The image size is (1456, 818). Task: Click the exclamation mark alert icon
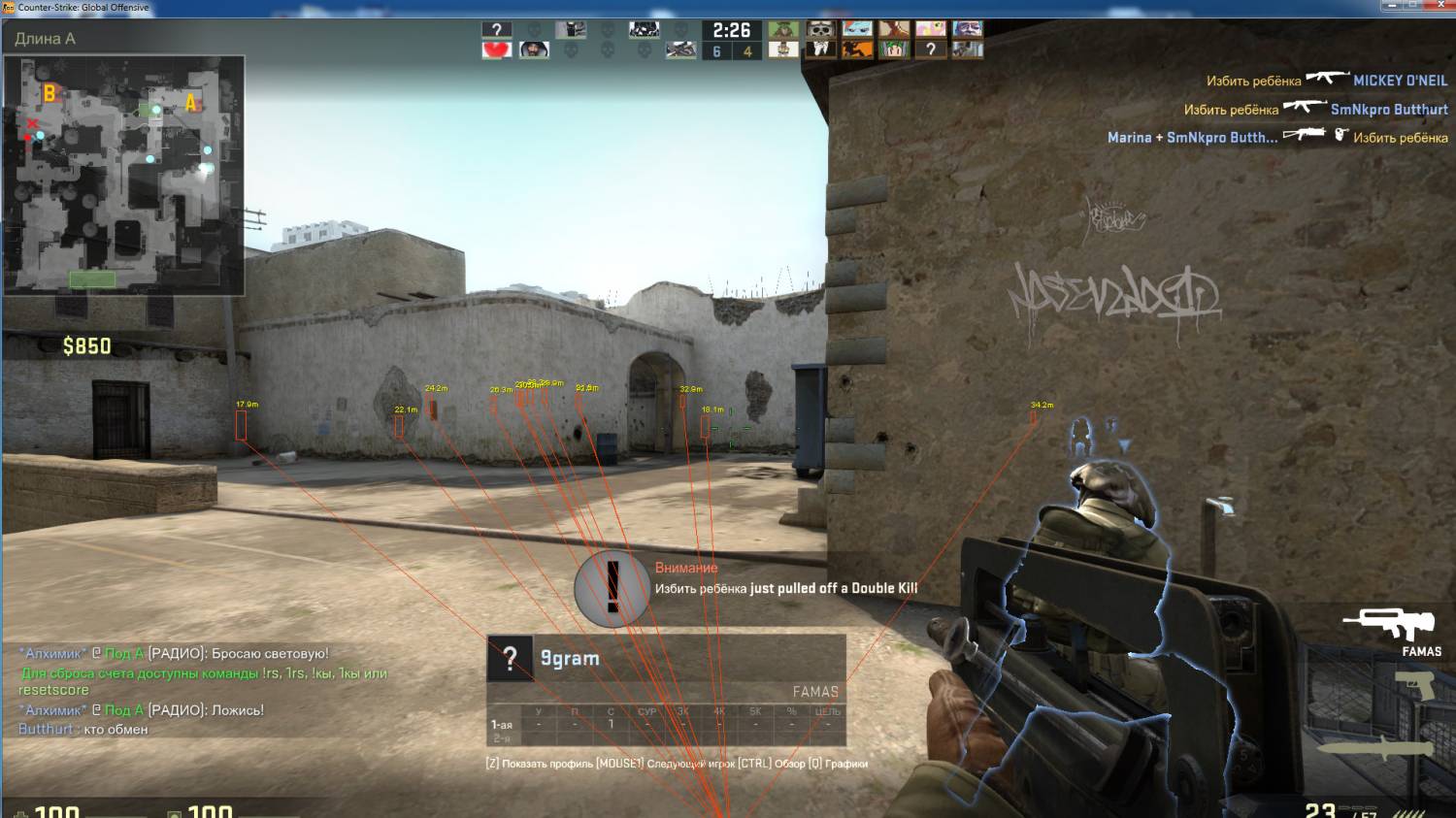coord(612,586)
